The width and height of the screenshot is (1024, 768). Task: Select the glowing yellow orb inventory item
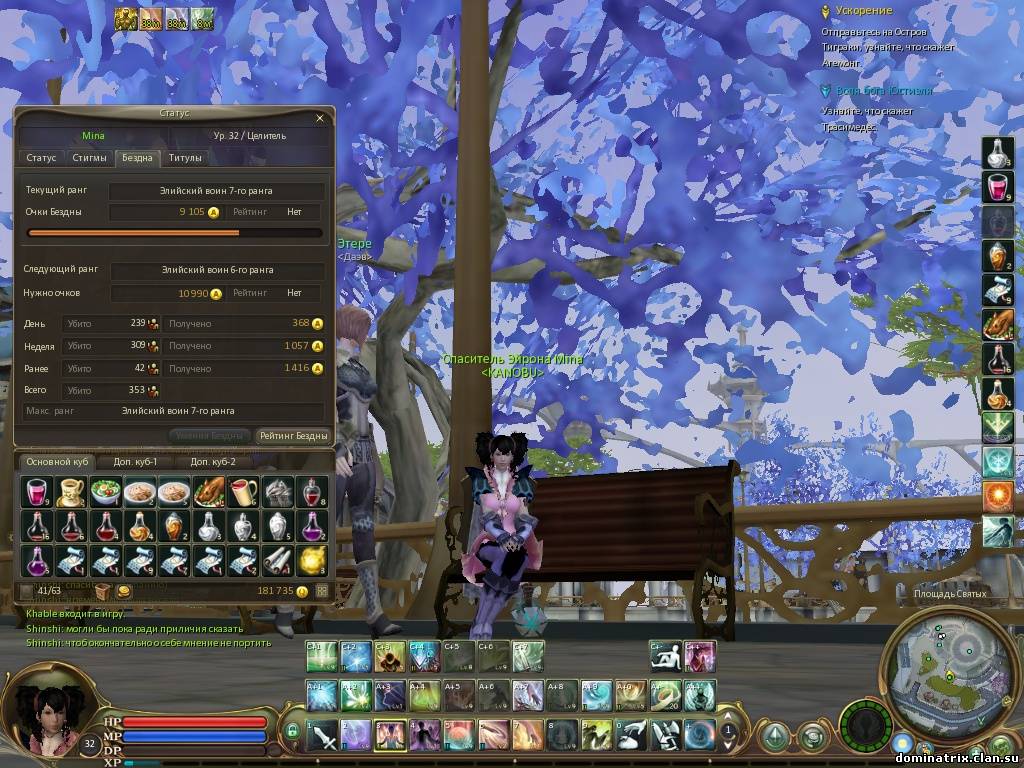[314, 560]
